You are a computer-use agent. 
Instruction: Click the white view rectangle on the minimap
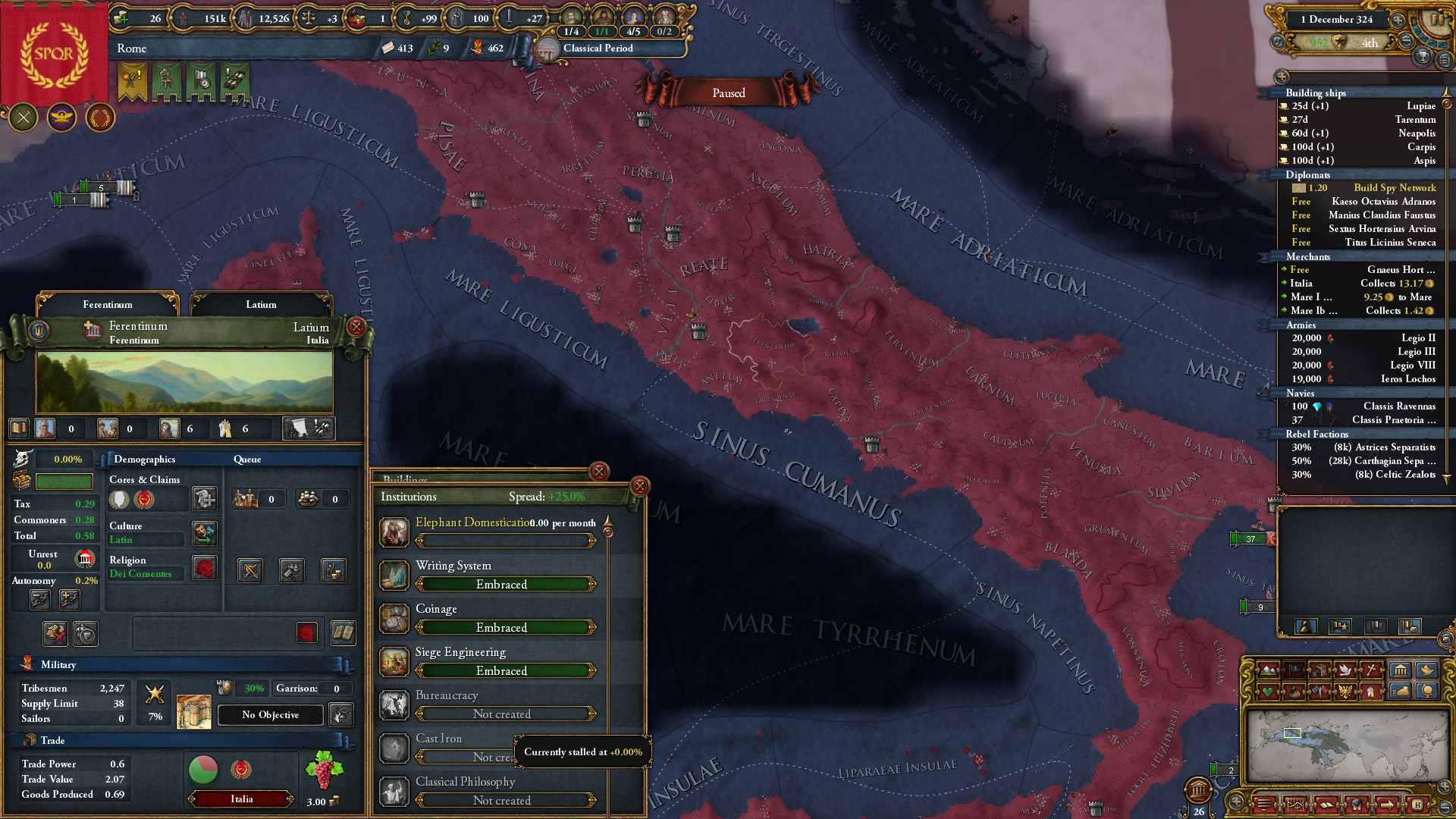click(x=1292, y=733)
